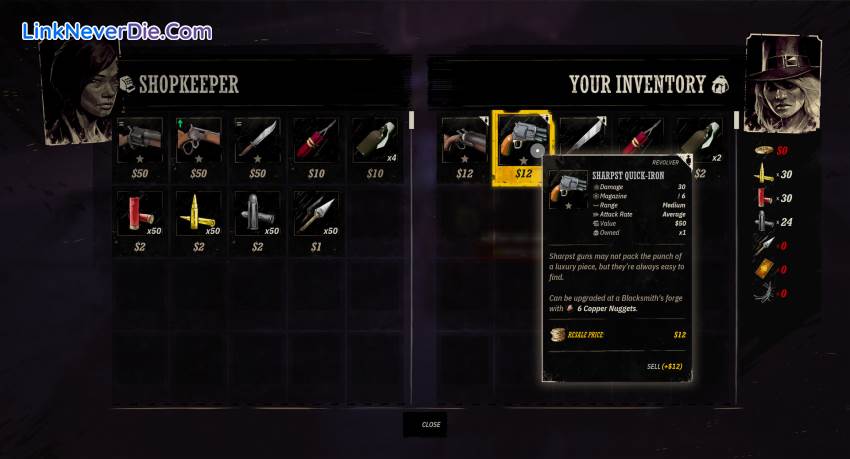850x459 pixels.
Task: Select your inventory's bottle stack of two
Action: click(x=699, y=135)
